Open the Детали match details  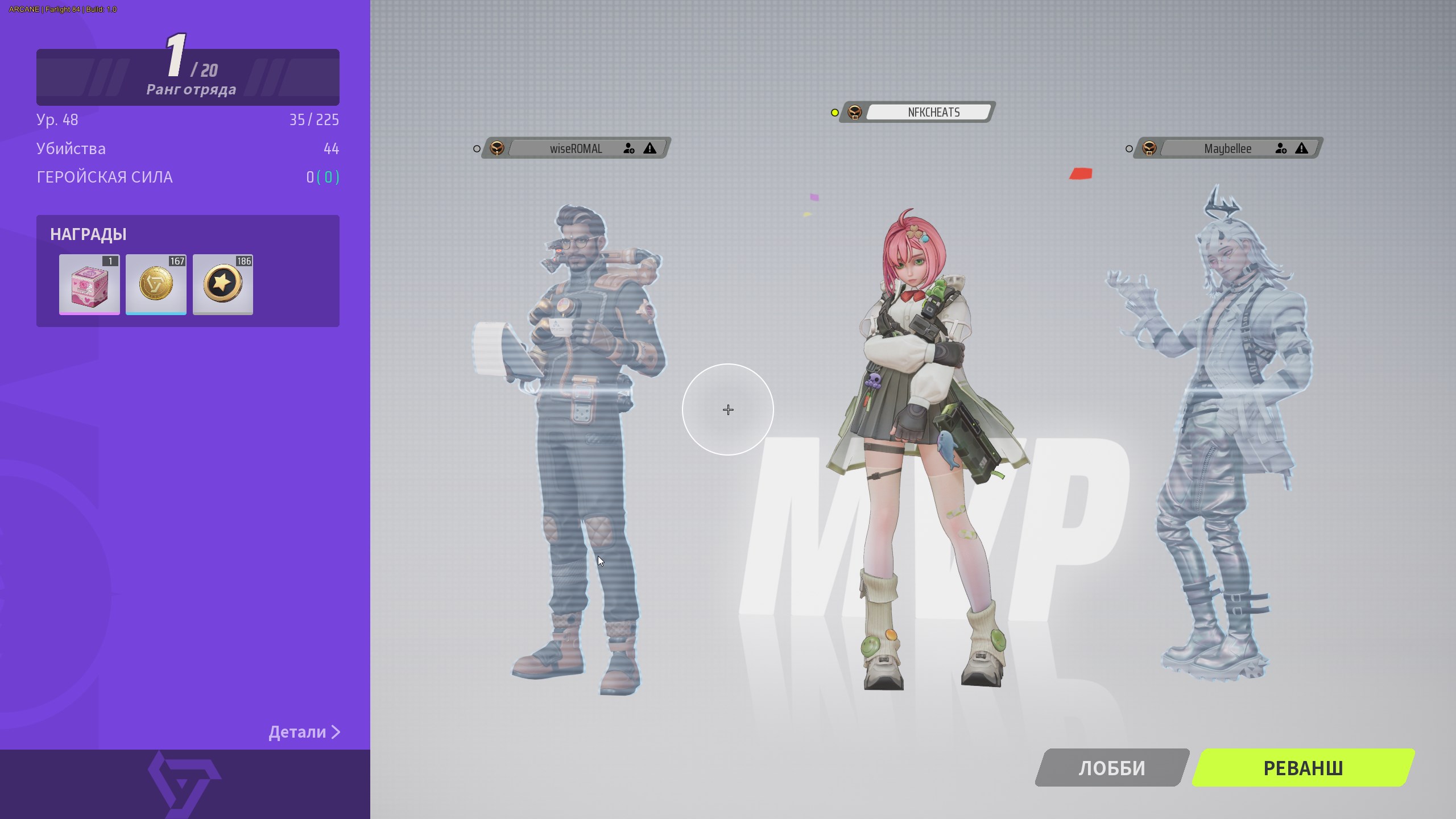(304, 732)
